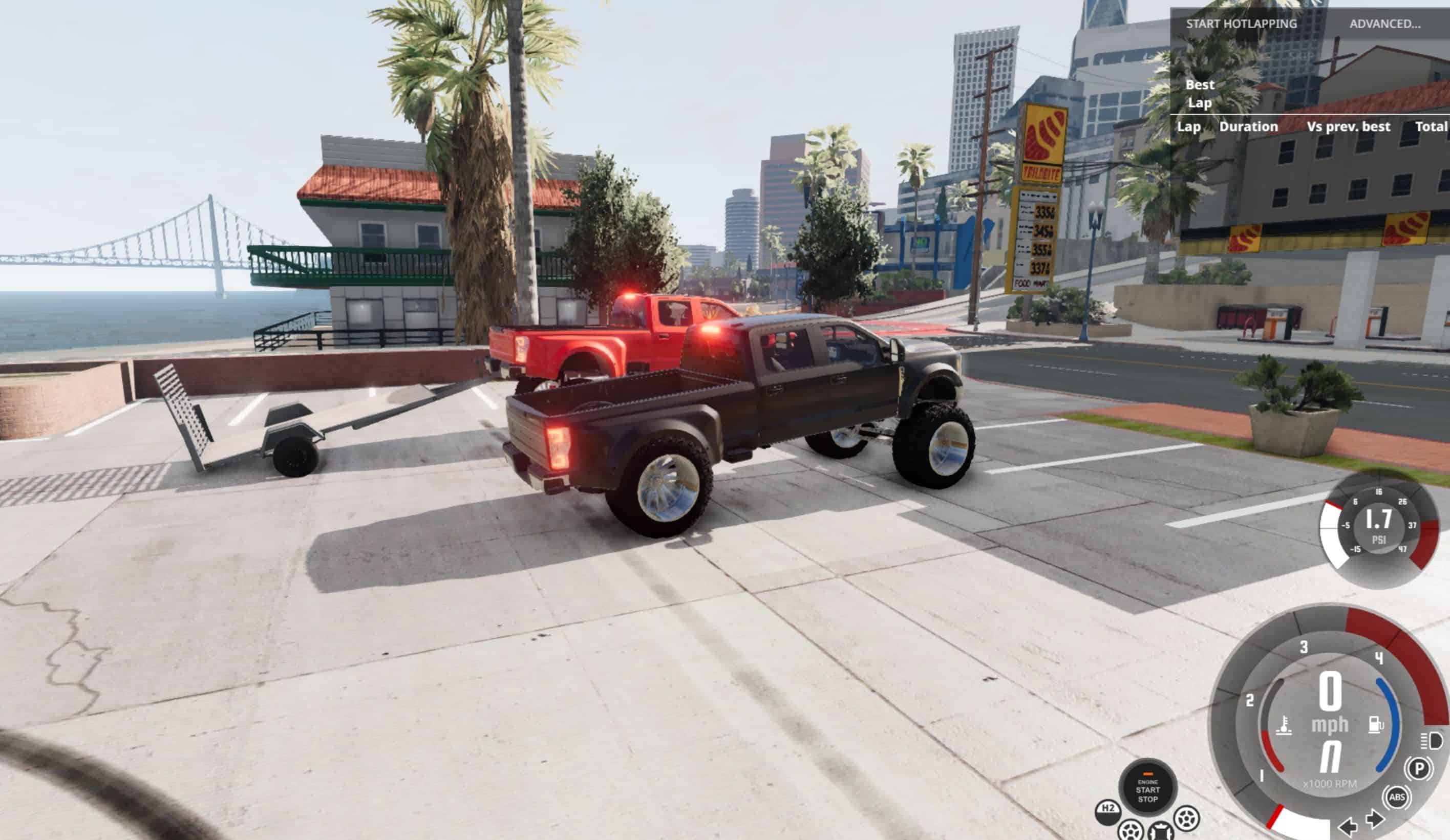
Task: Toggle the Engine Start Stop button
Action: click(x=1147, y=789)
